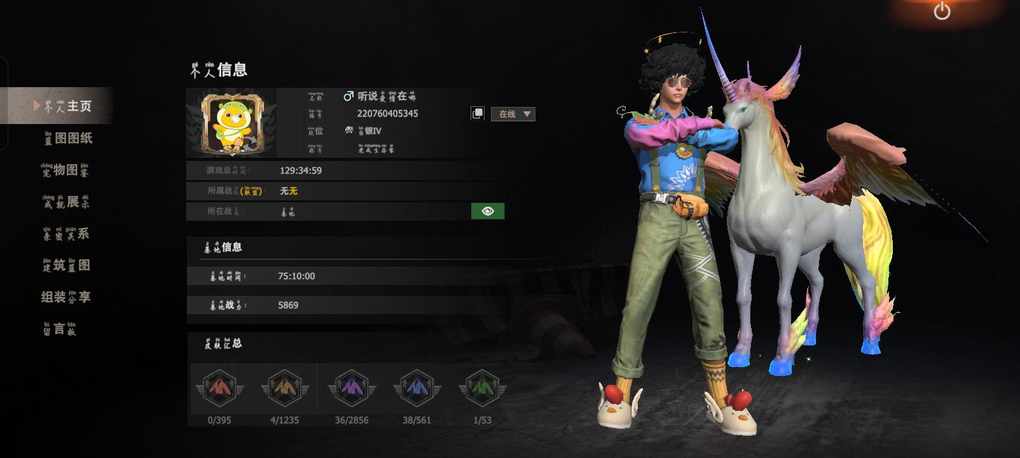Select the purple collection badge 36/2856
This screenshot has height=458, width=1020.
[x=352, y=388]
